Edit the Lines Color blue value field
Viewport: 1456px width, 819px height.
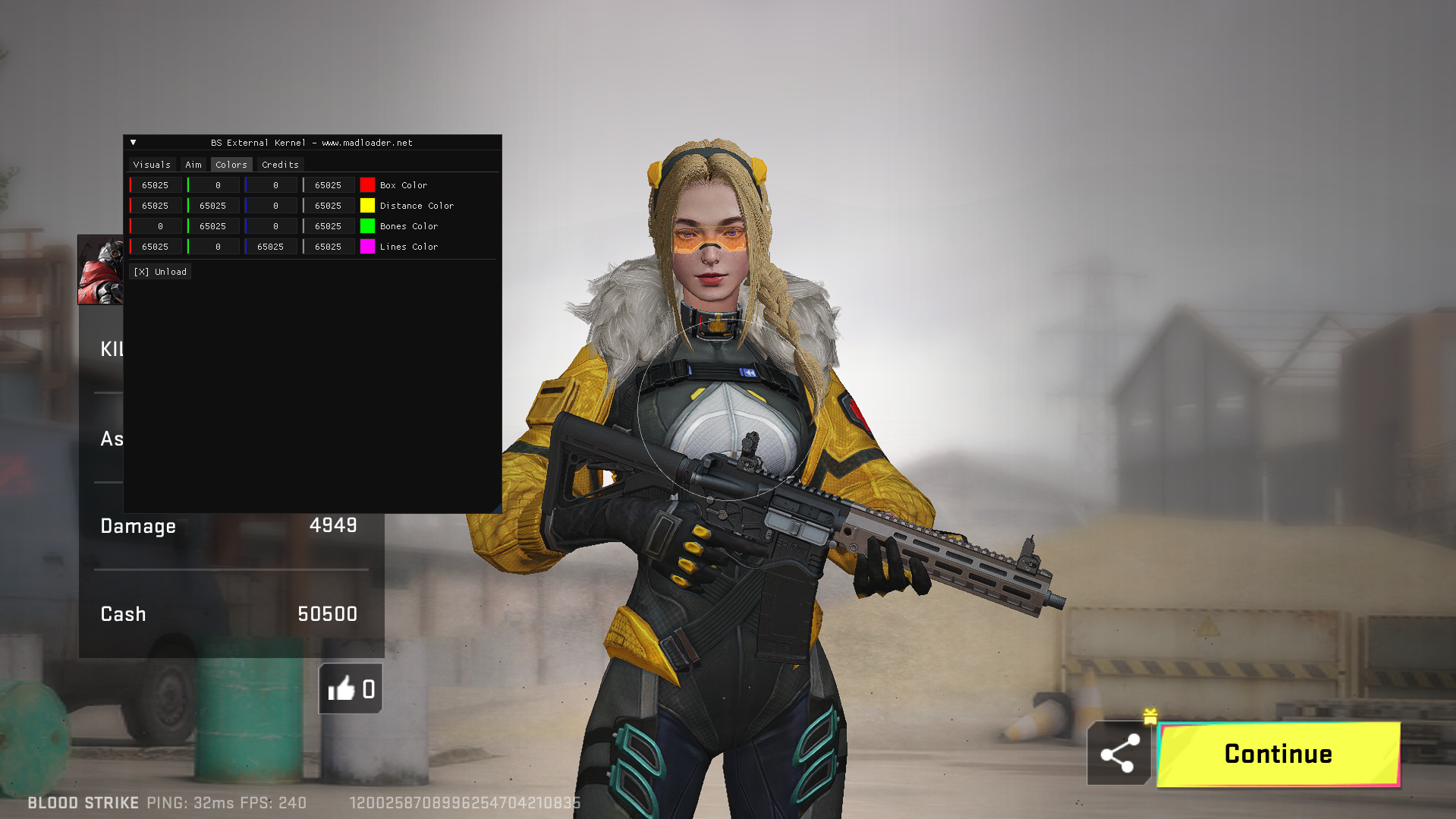click(271, 246)
